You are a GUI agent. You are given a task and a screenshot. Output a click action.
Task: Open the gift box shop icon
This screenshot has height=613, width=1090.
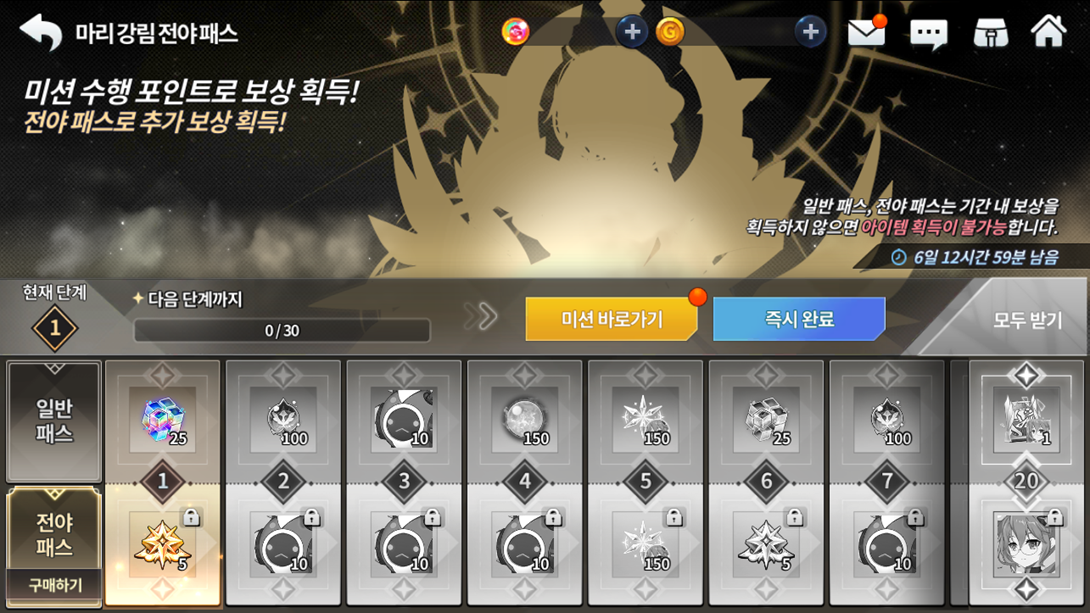point(990,34)
